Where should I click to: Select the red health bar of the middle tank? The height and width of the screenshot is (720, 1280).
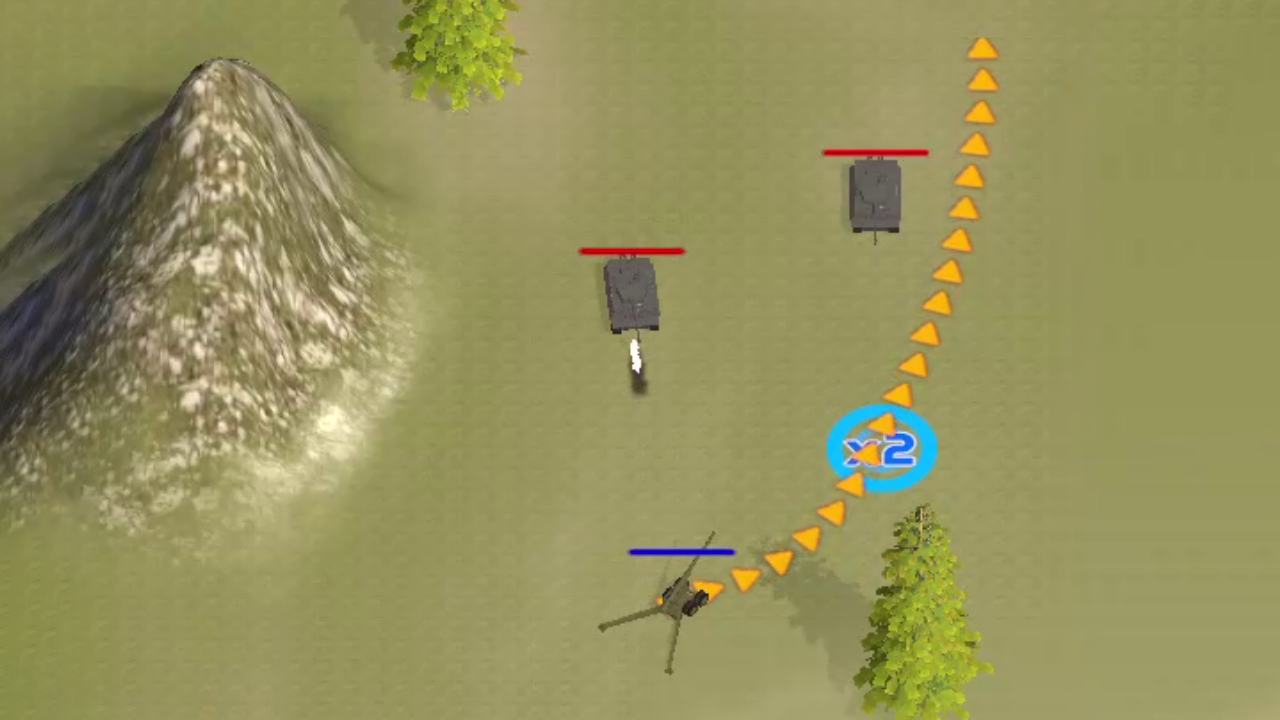(632, 251)
